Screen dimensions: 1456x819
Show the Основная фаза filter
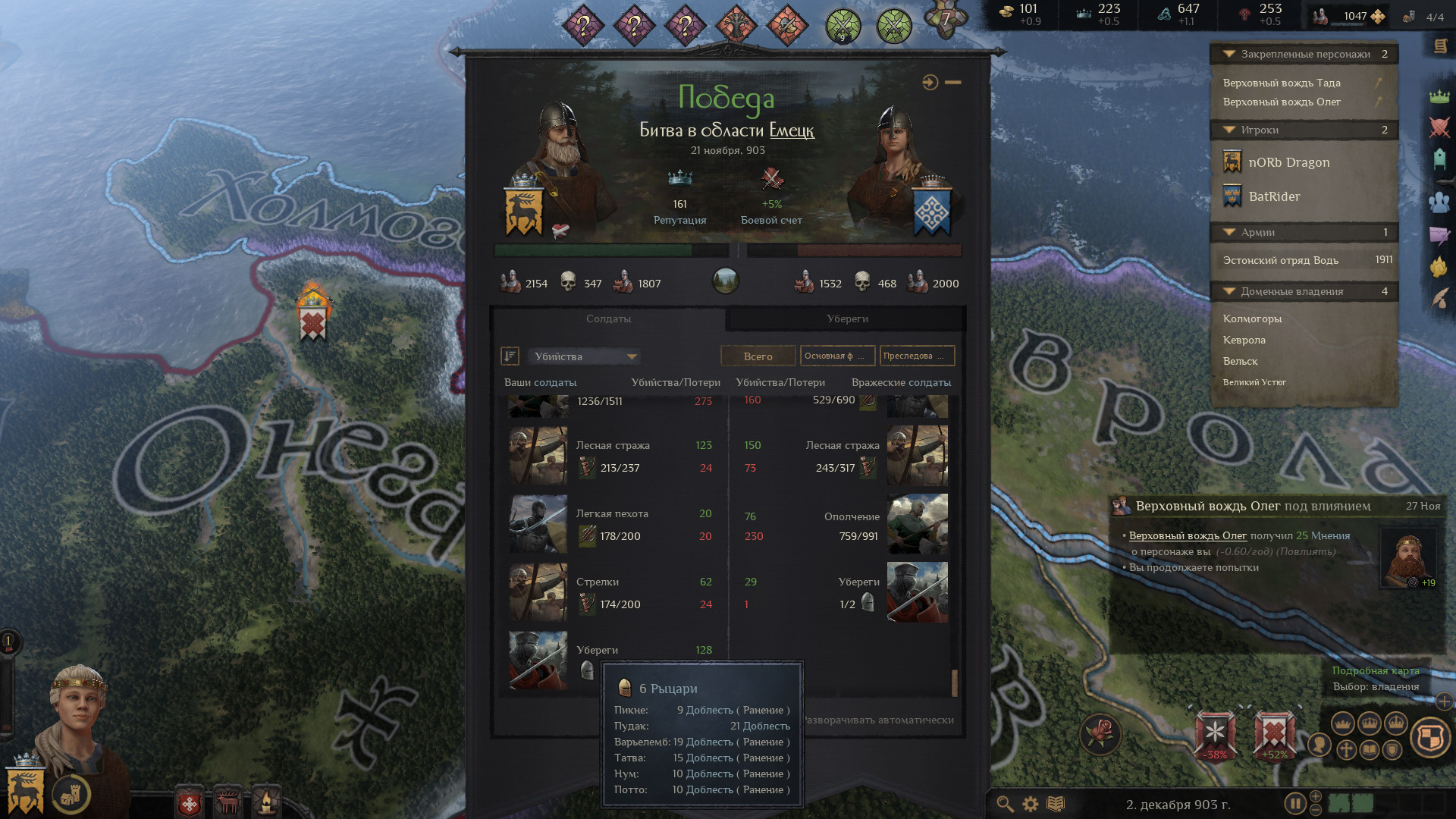coord(837,356)
